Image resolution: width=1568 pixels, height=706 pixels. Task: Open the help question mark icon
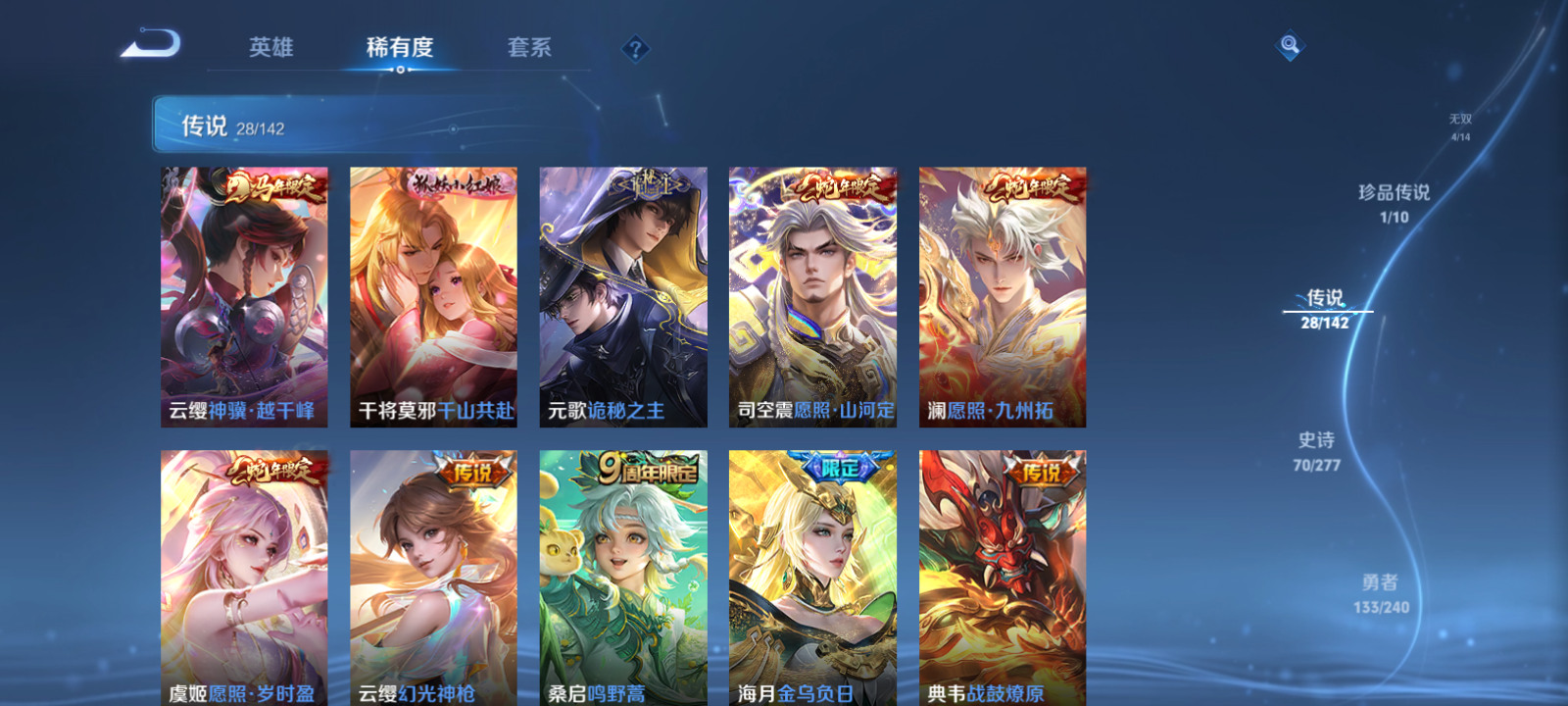point(637,48)
